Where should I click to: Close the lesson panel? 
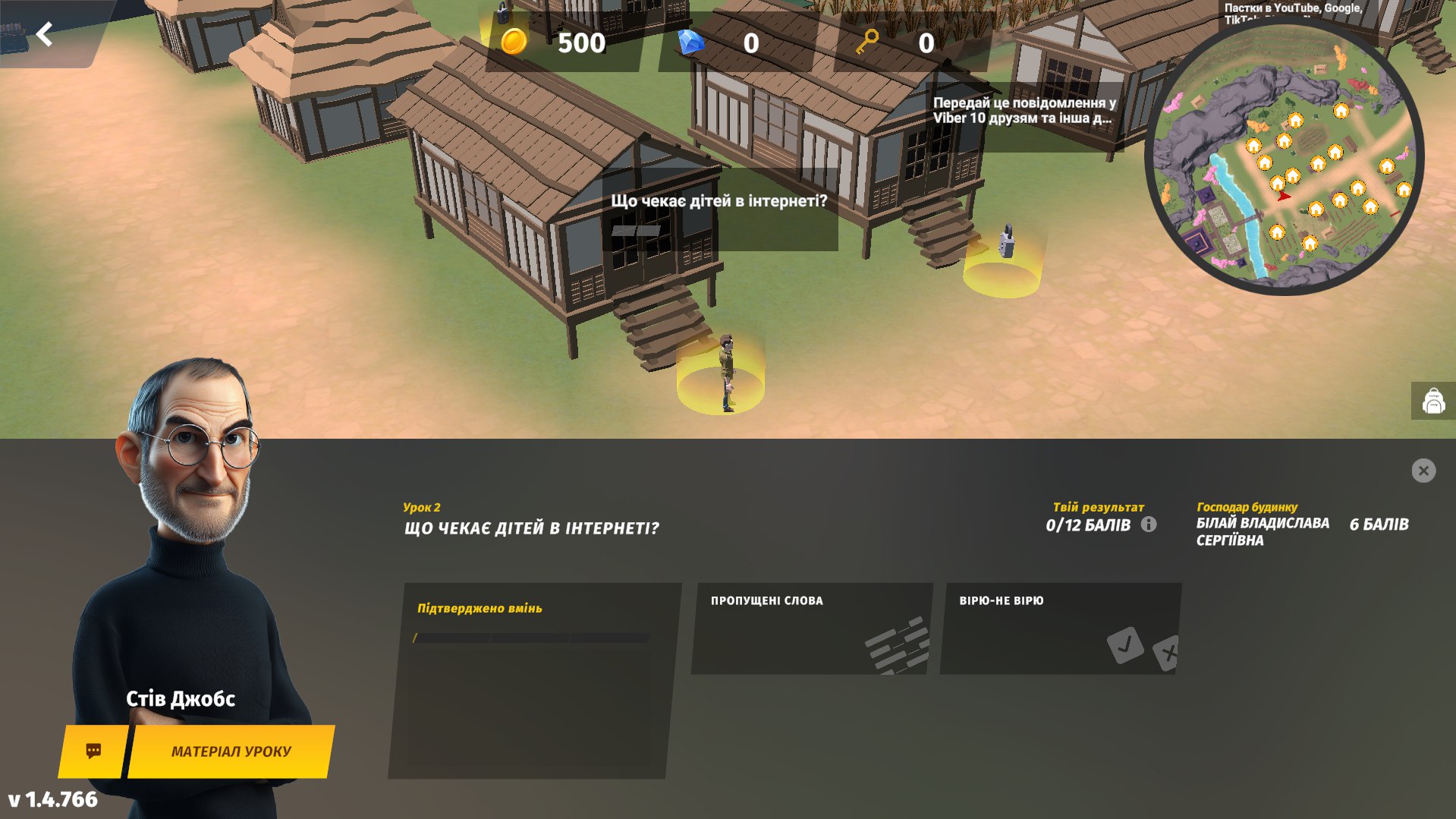(x=1423, y=471)
